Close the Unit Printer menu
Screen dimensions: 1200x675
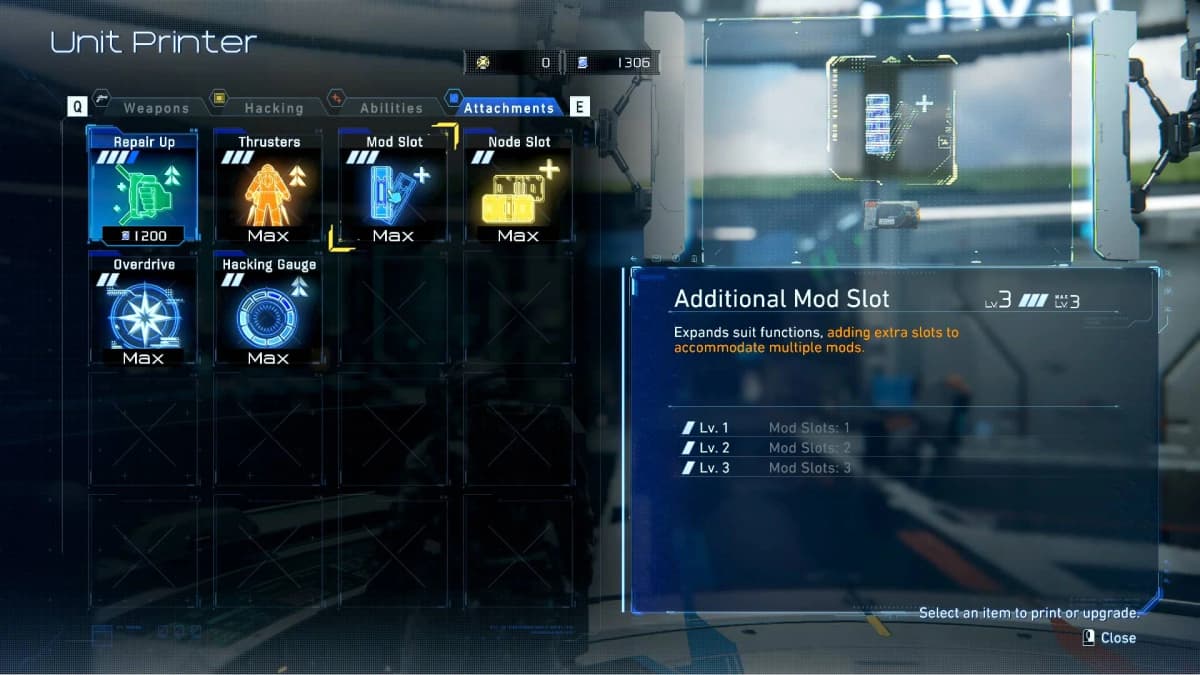1110,638
